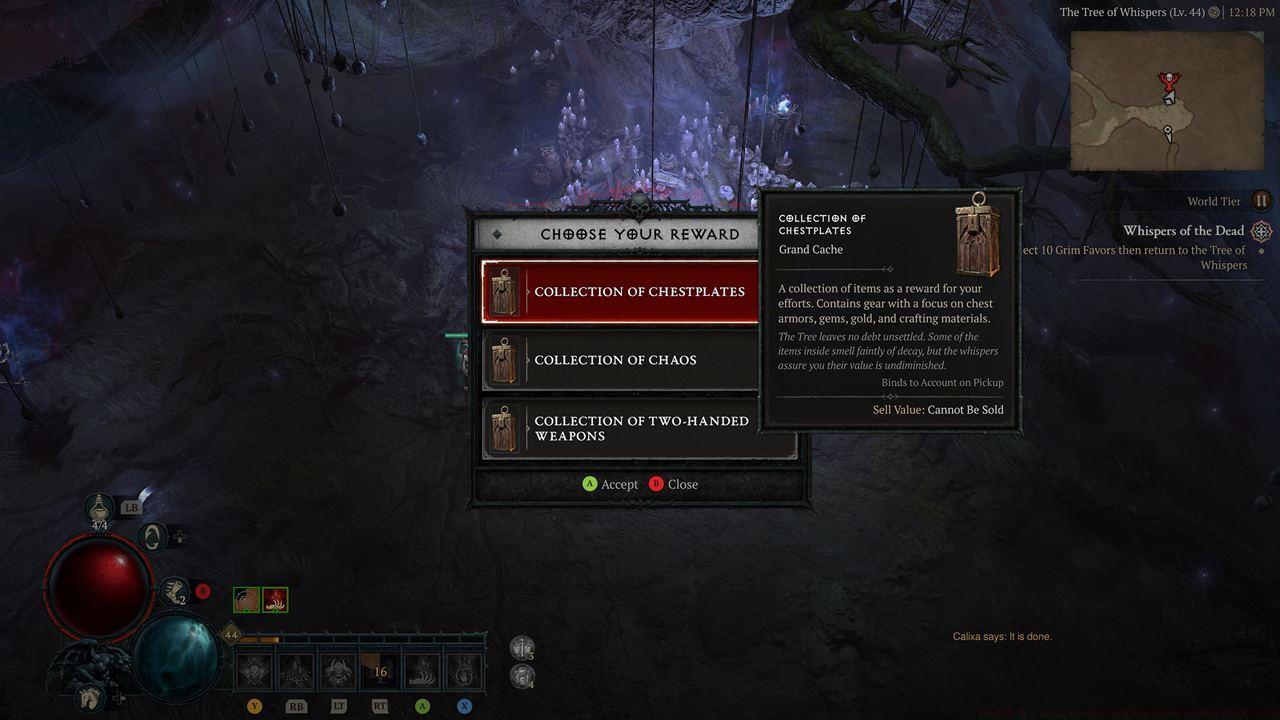Click the tendrils skill icon bound to A
The height and width of the screenshot is (720, 1280).
point(424,670)
